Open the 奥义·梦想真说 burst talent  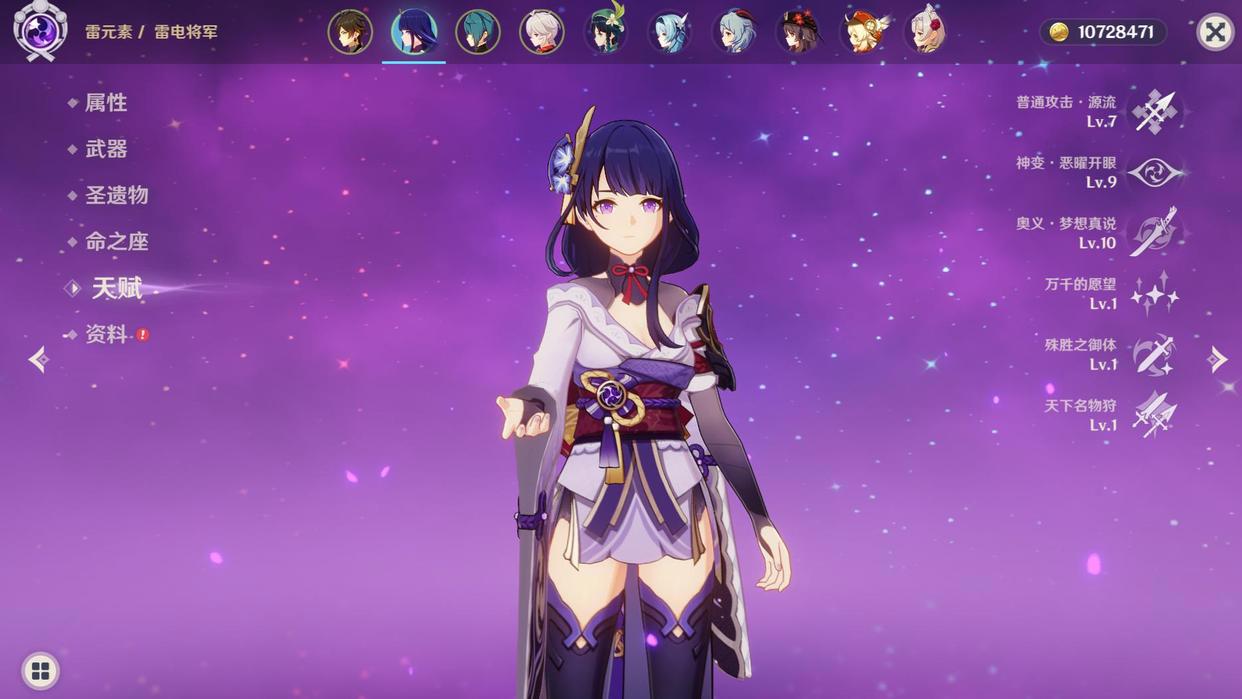[x=1154, y=233]
